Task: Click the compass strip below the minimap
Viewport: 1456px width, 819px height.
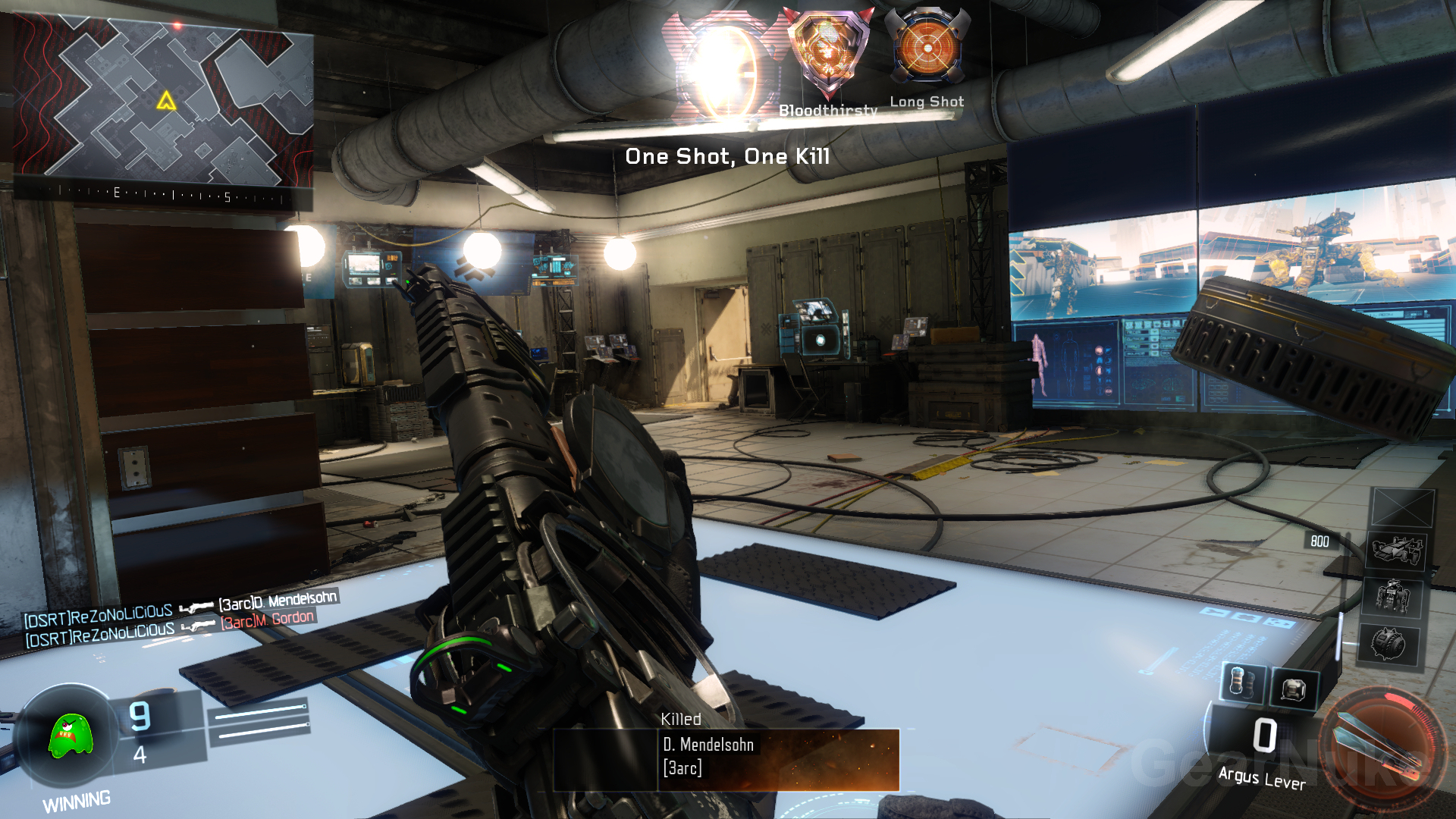Action: pyautogui.click(x=163, y=195)
